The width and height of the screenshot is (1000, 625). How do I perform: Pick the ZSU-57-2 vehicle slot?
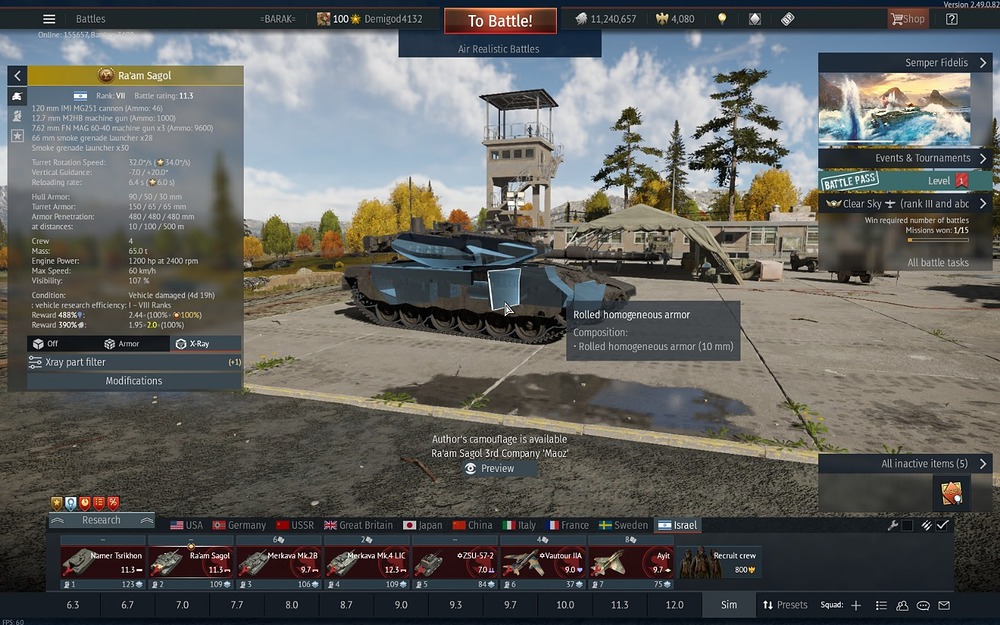pos(454,562)
